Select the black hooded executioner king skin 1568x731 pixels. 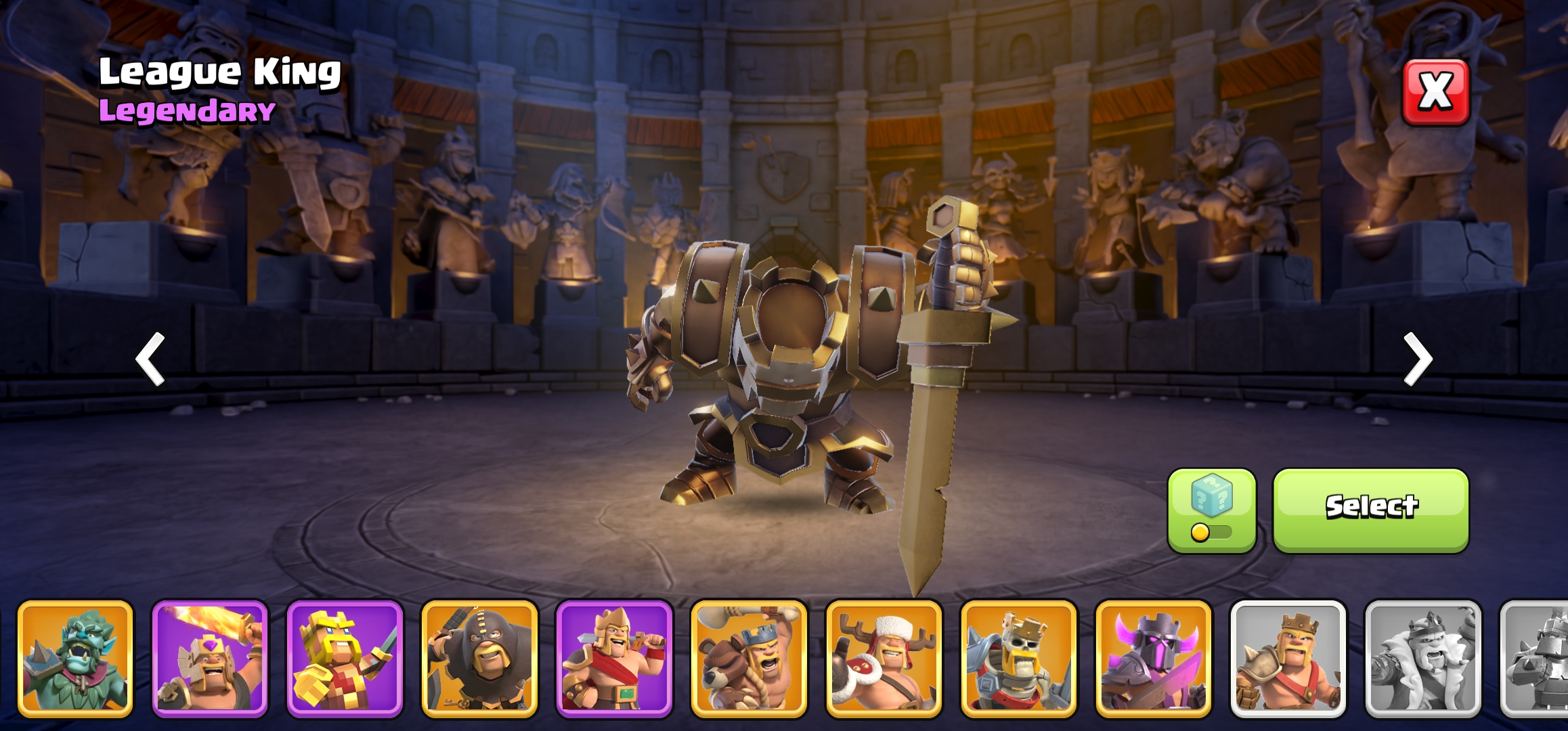pyautogui.click(x=479, y=659)
